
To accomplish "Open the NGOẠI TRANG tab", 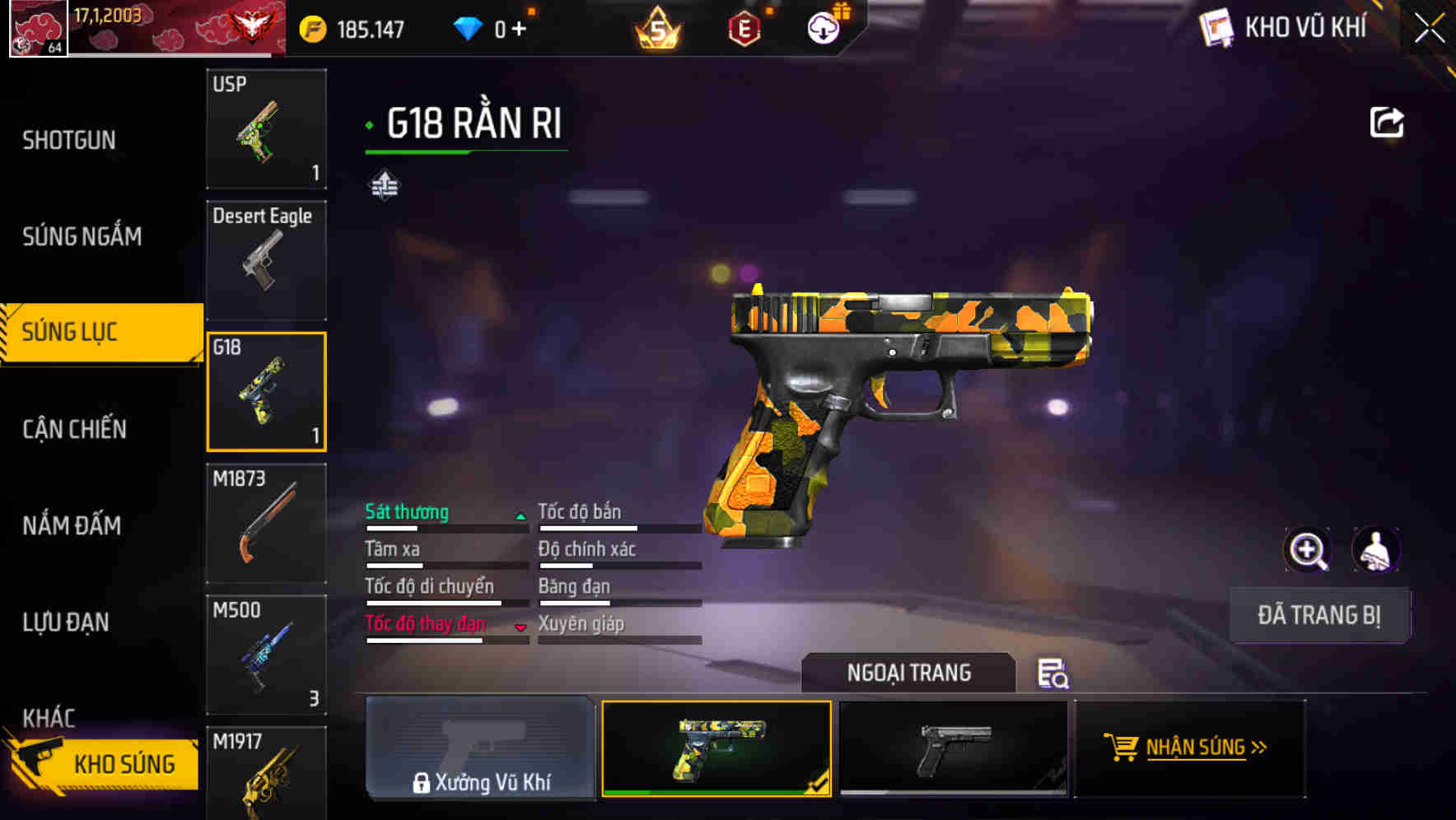I will (910, 673).
